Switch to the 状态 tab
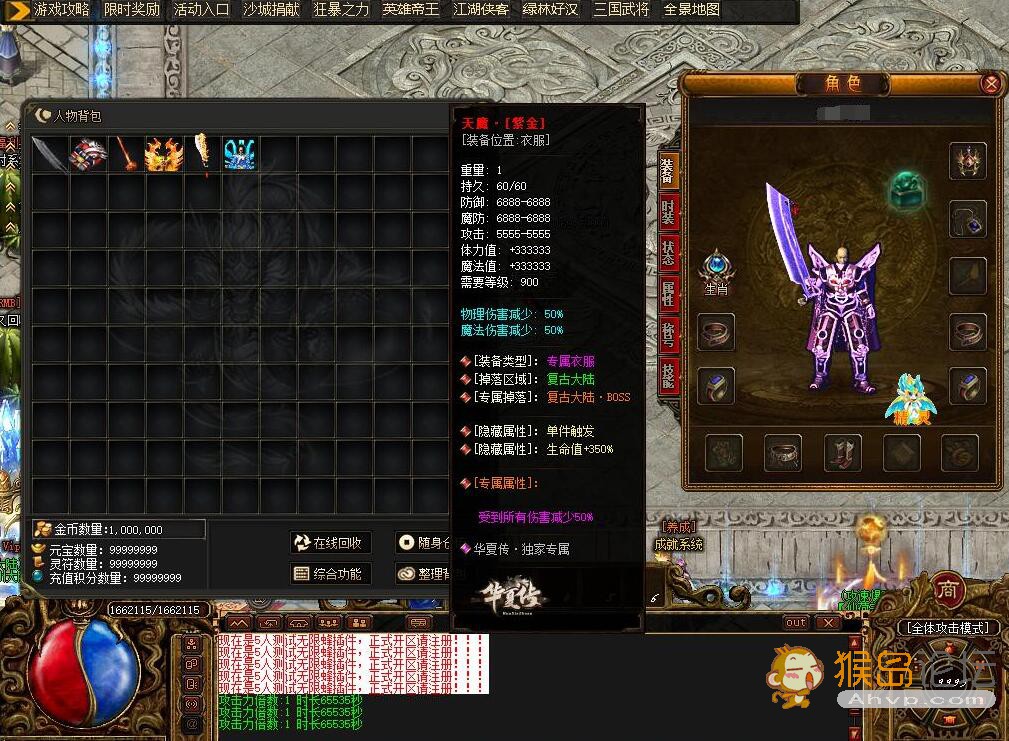 (x=668, y=252)
